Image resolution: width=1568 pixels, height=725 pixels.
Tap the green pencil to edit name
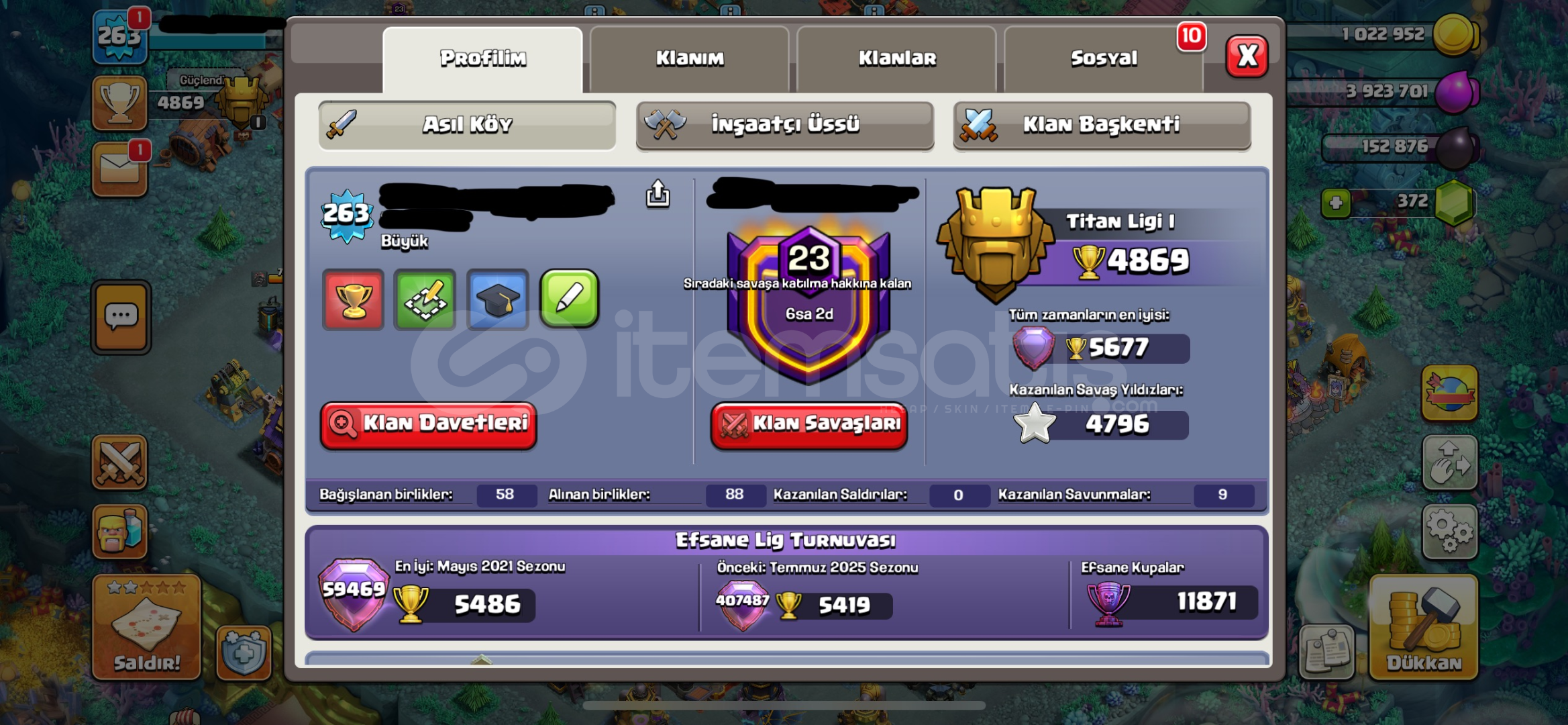[x=570, y=300]
